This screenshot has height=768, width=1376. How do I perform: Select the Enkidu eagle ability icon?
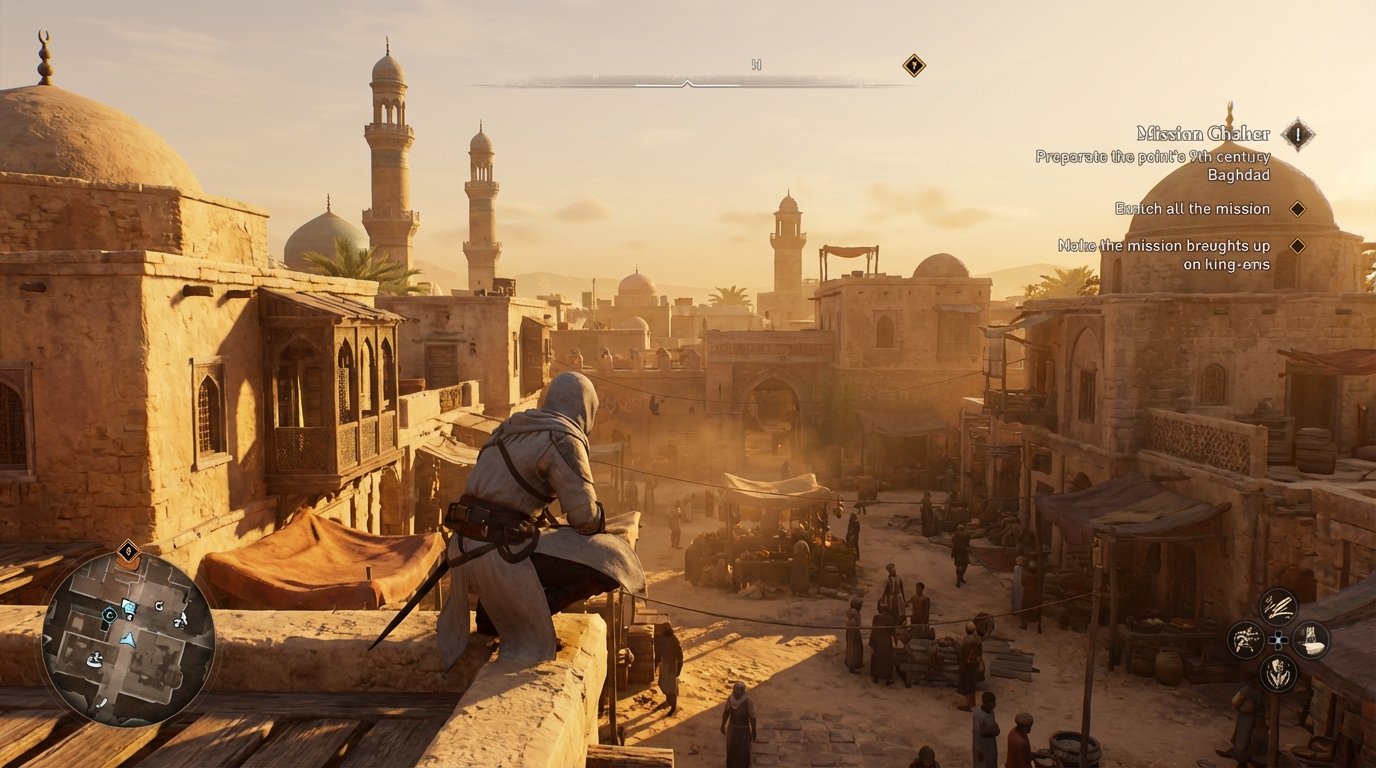[1245, 639]
